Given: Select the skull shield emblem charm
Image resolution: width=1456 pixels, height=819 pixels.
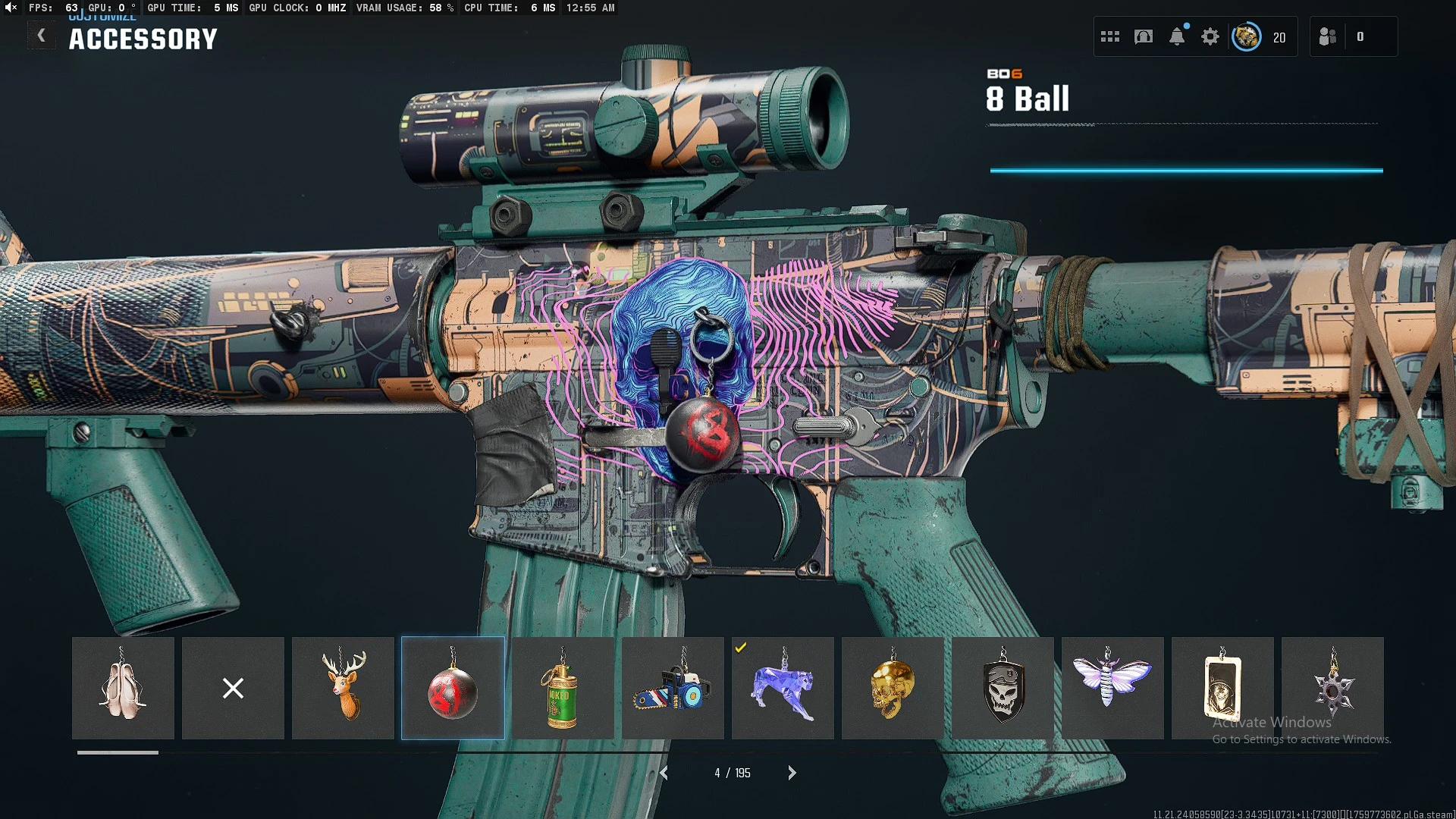Looking at the screenshot, I should [1003, 688].
